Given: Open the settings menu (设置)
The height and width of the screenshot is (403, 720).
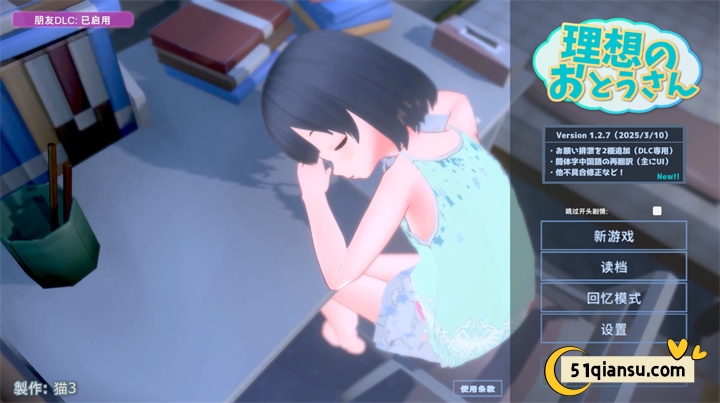Looking at the screenshot, I should click(x=614, y=328).
